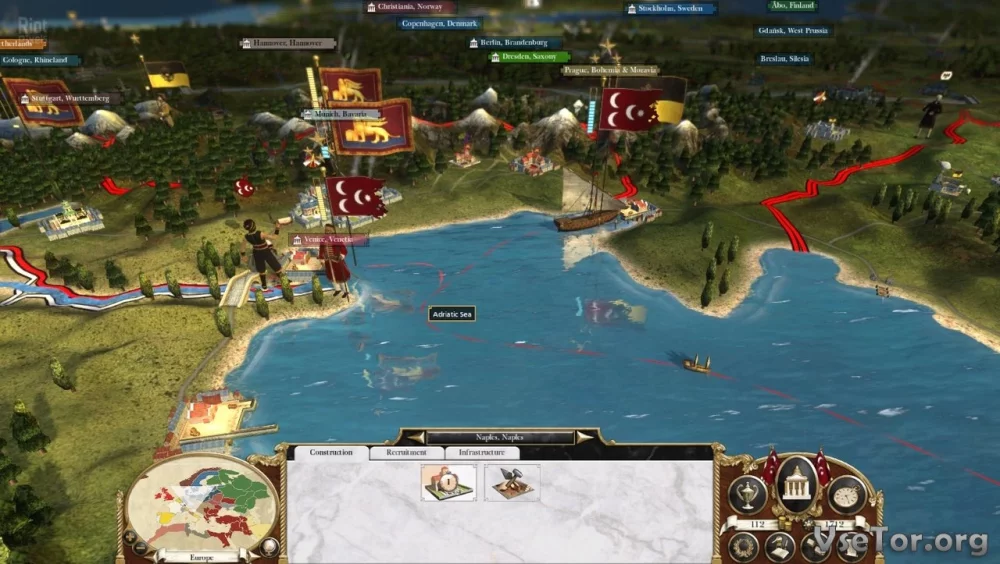Open the trophy cup objectives icon
The height and width of the screenshot is (564, 1000).
[x=747, y=494]
